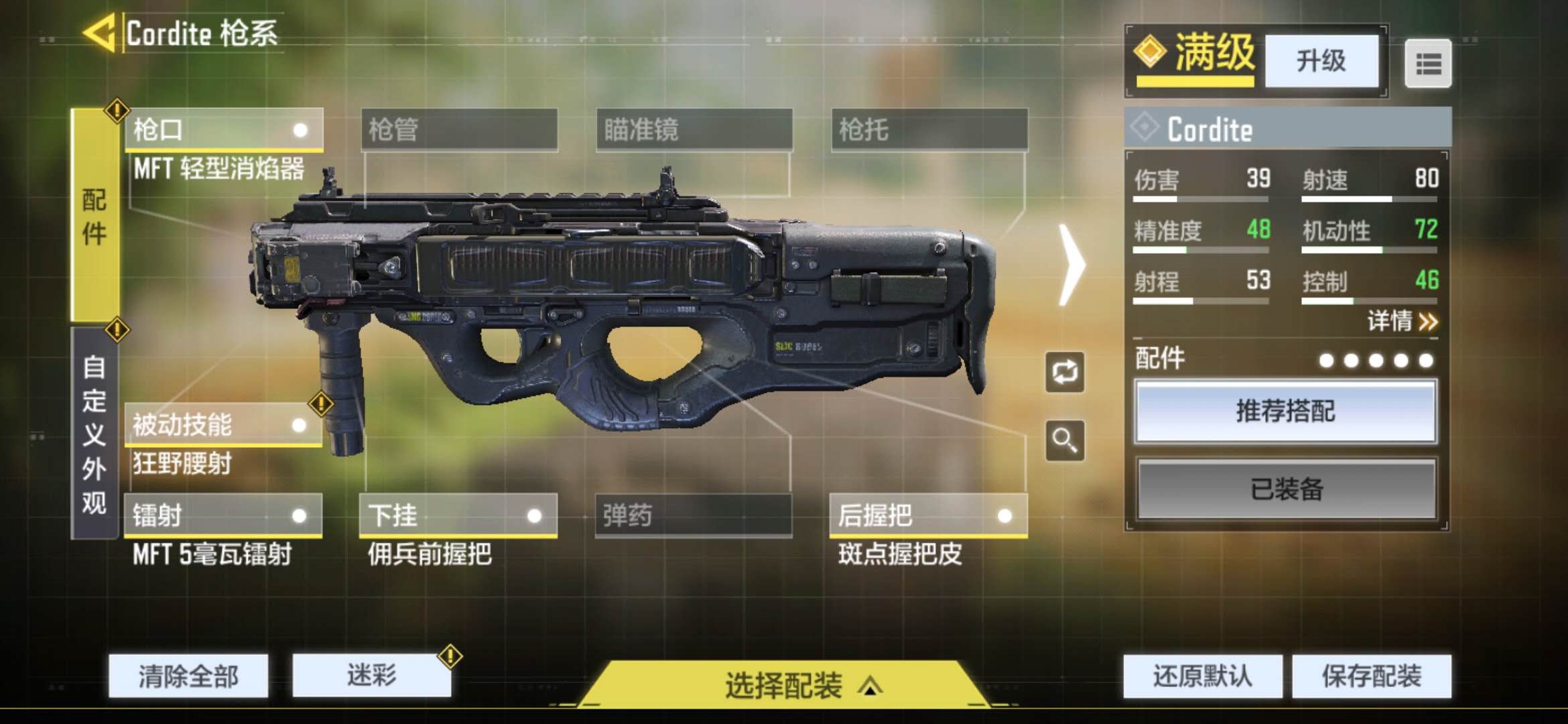
Task: Save the loadout with 保存配装
Action: pos(1372,676)
